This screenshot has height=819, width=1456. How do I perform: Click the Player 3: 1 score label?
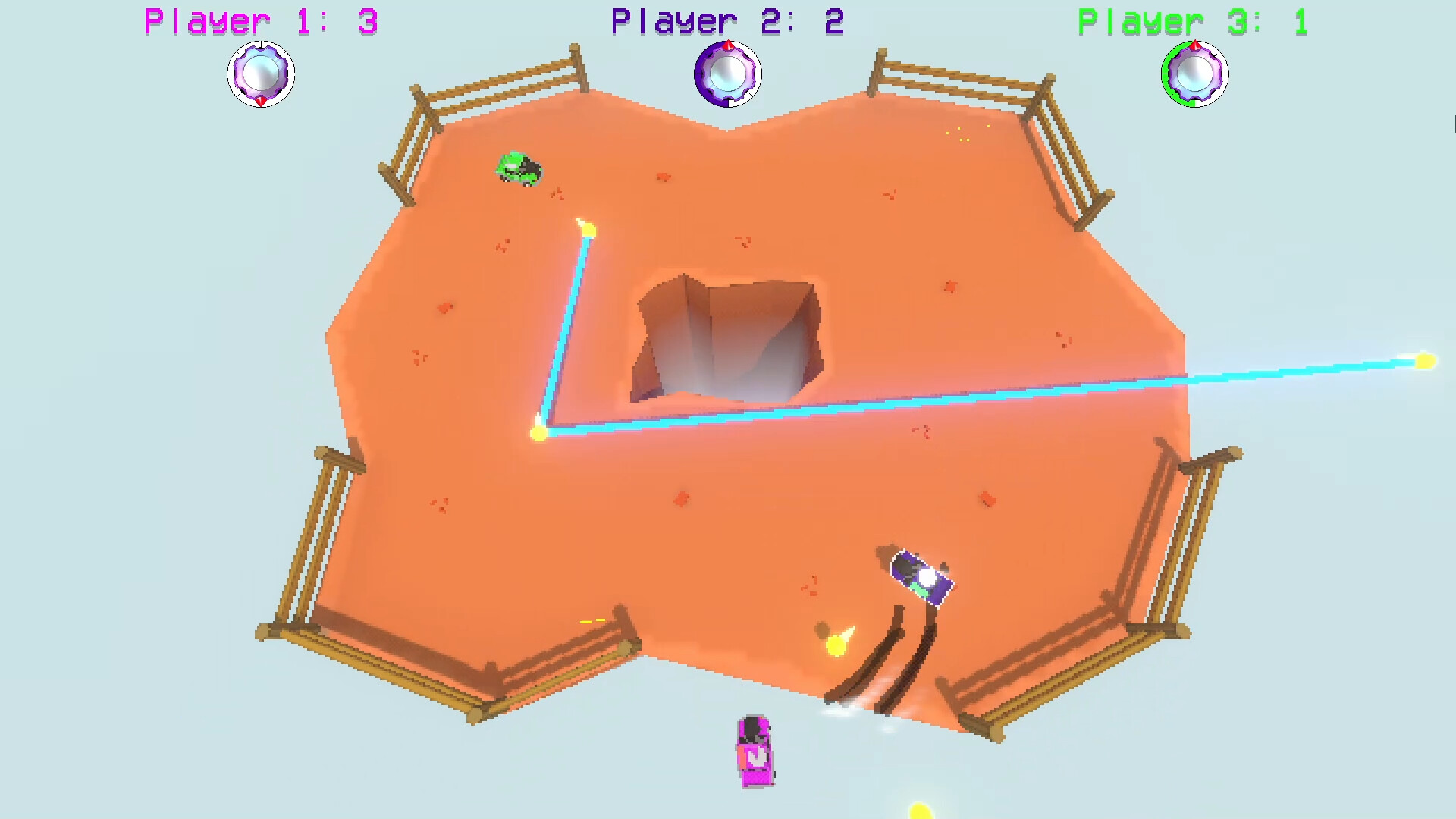[x=1191, y=20]
